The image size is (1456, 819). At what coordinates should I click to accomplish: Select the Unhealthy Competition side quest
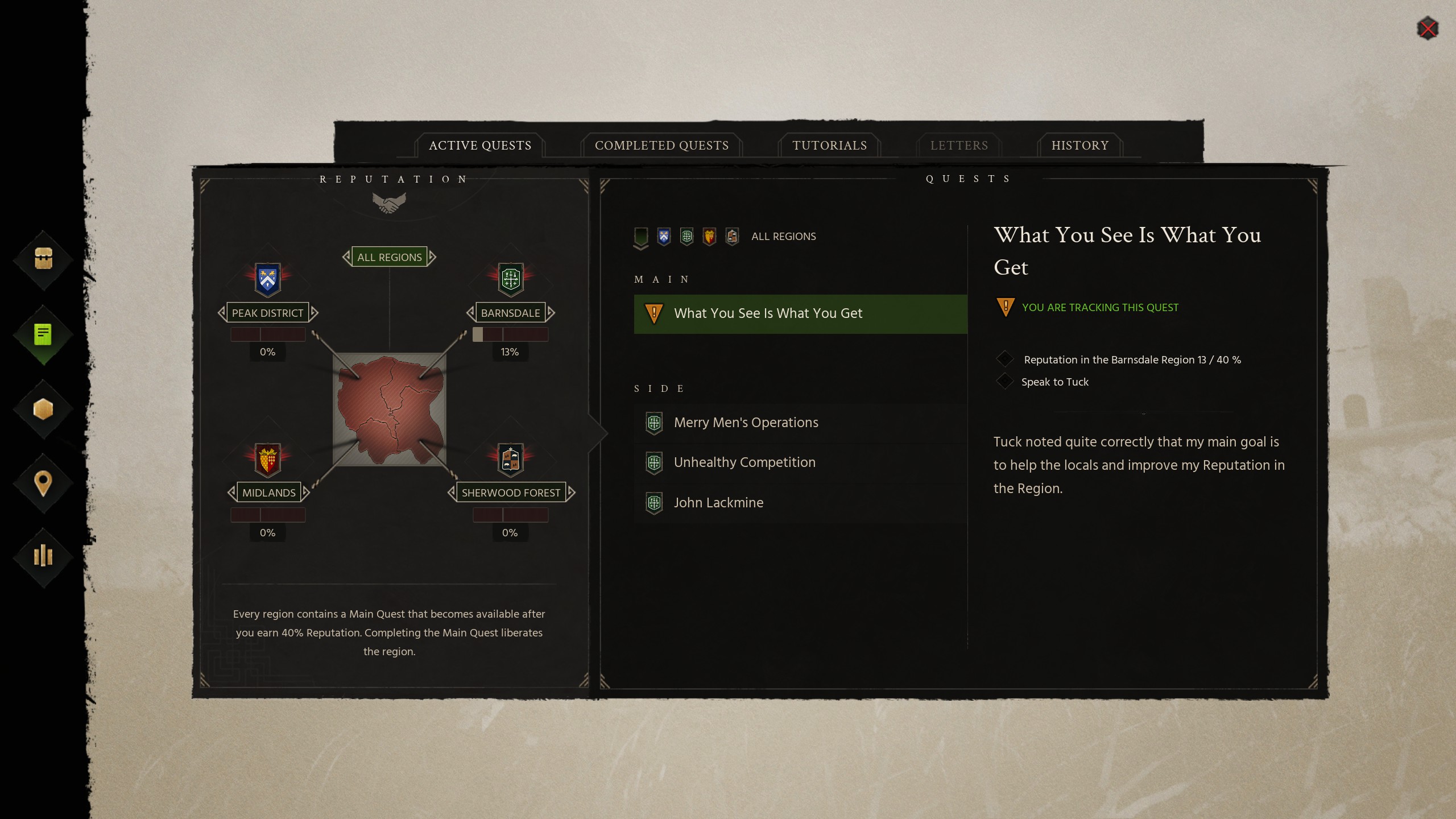pyautogui.click(x=744, y=462)
